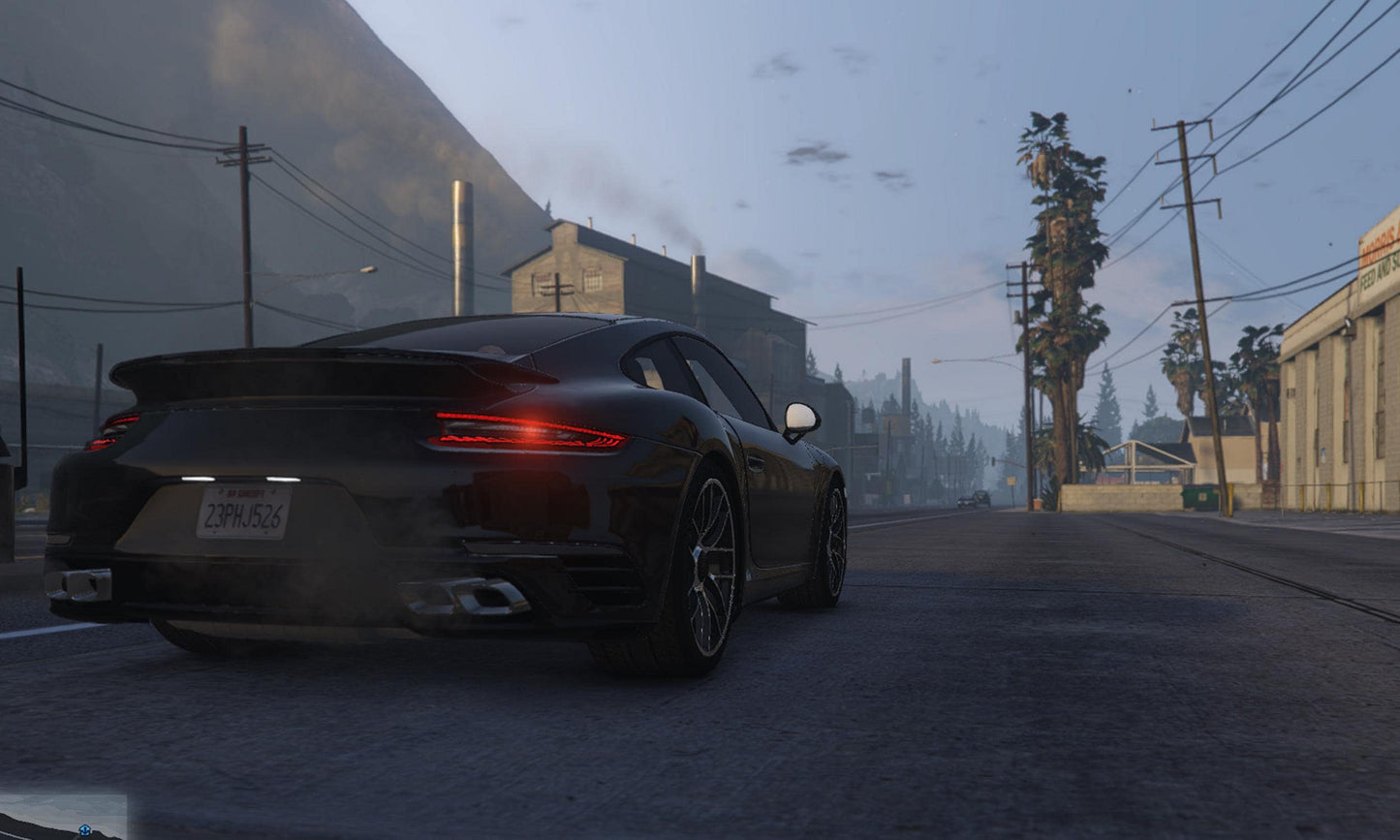
Task: Select the blue marker on the minimap
Action: tap(85, 830)
